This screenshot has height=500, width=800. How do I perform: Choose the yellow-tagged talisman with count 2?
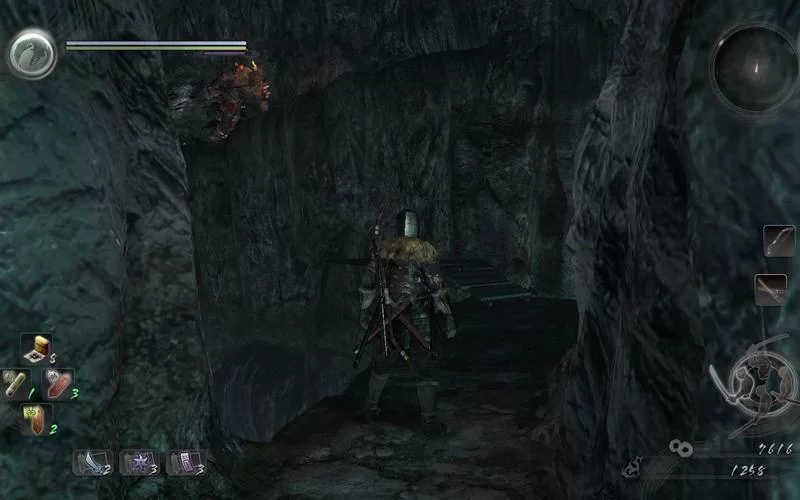(x=37, y=418)
